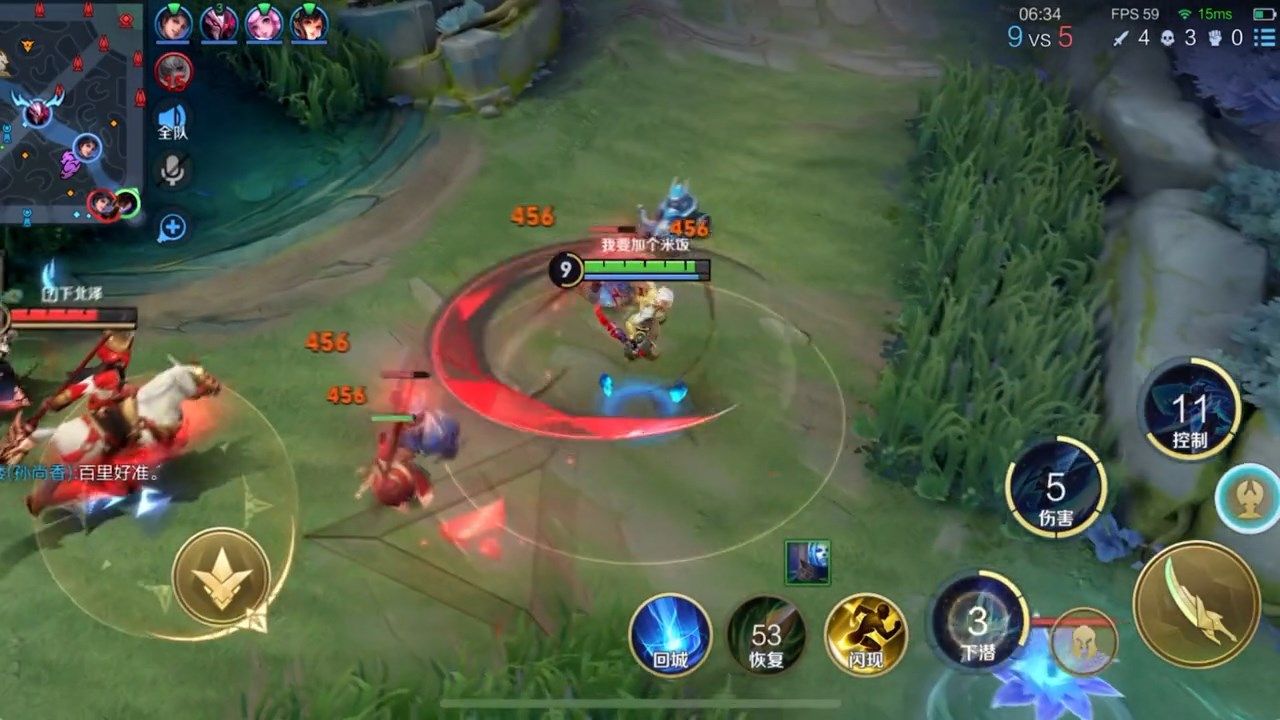Activate the 回城 recall spell

670,634
